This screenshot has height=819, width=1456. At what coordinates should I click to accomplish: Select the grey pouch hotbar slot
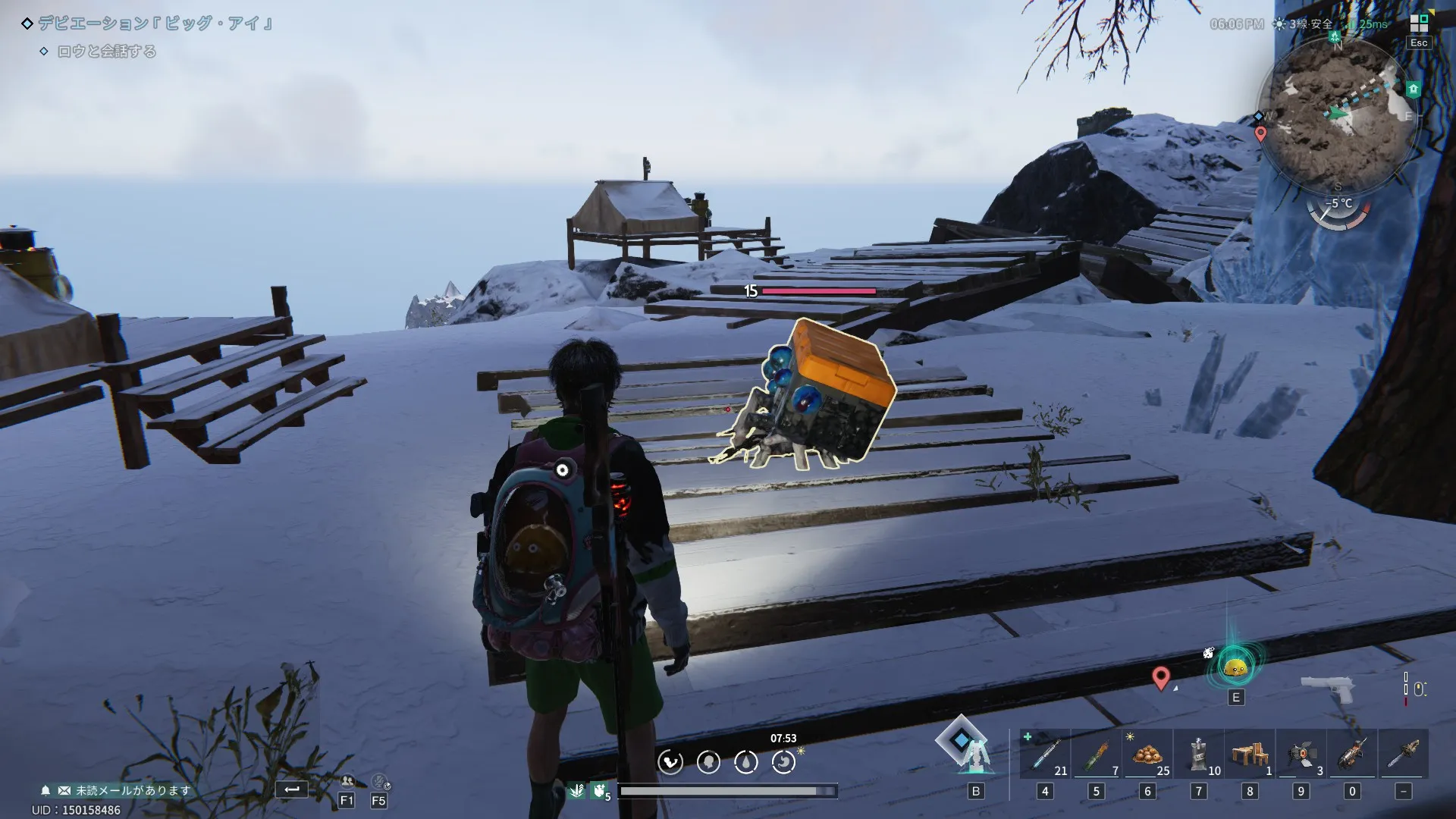point(1198,754)
